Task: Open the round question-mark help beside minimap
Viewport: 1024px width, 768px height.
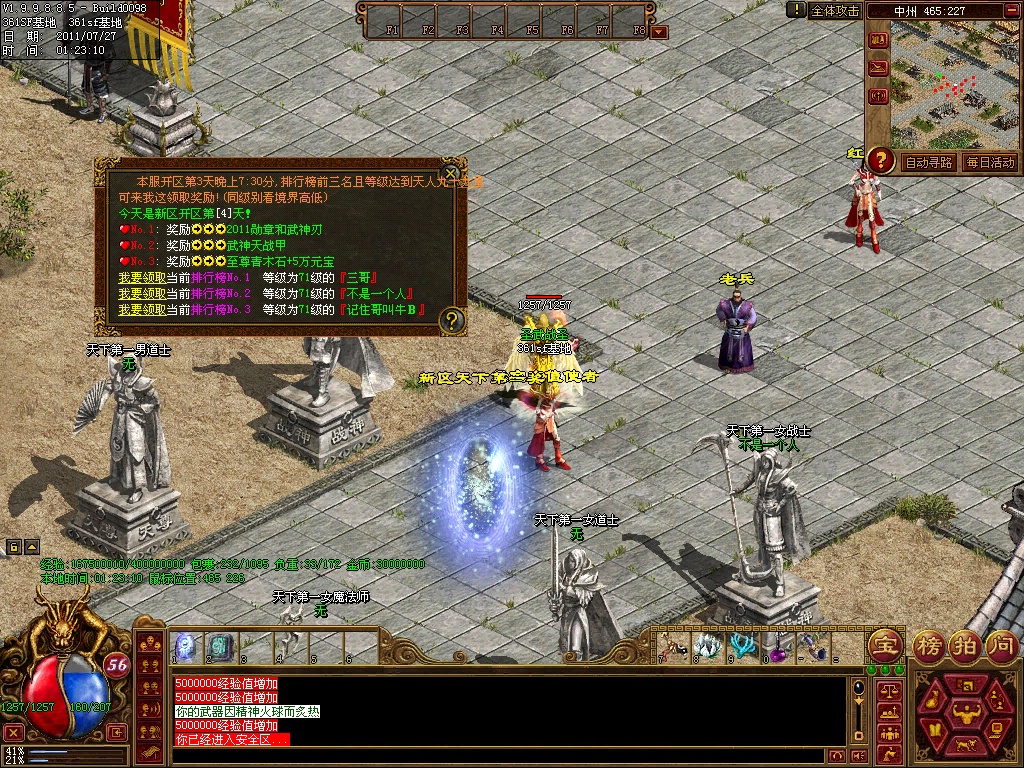Action: [880, 159]
